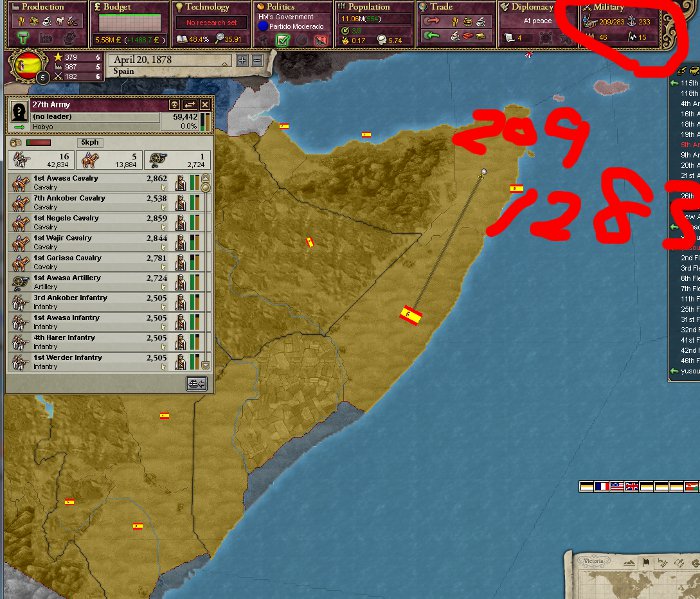This screenshot has width=700, height=599.
Task: Click the Spain flag emblem
Action: (30, 67)
